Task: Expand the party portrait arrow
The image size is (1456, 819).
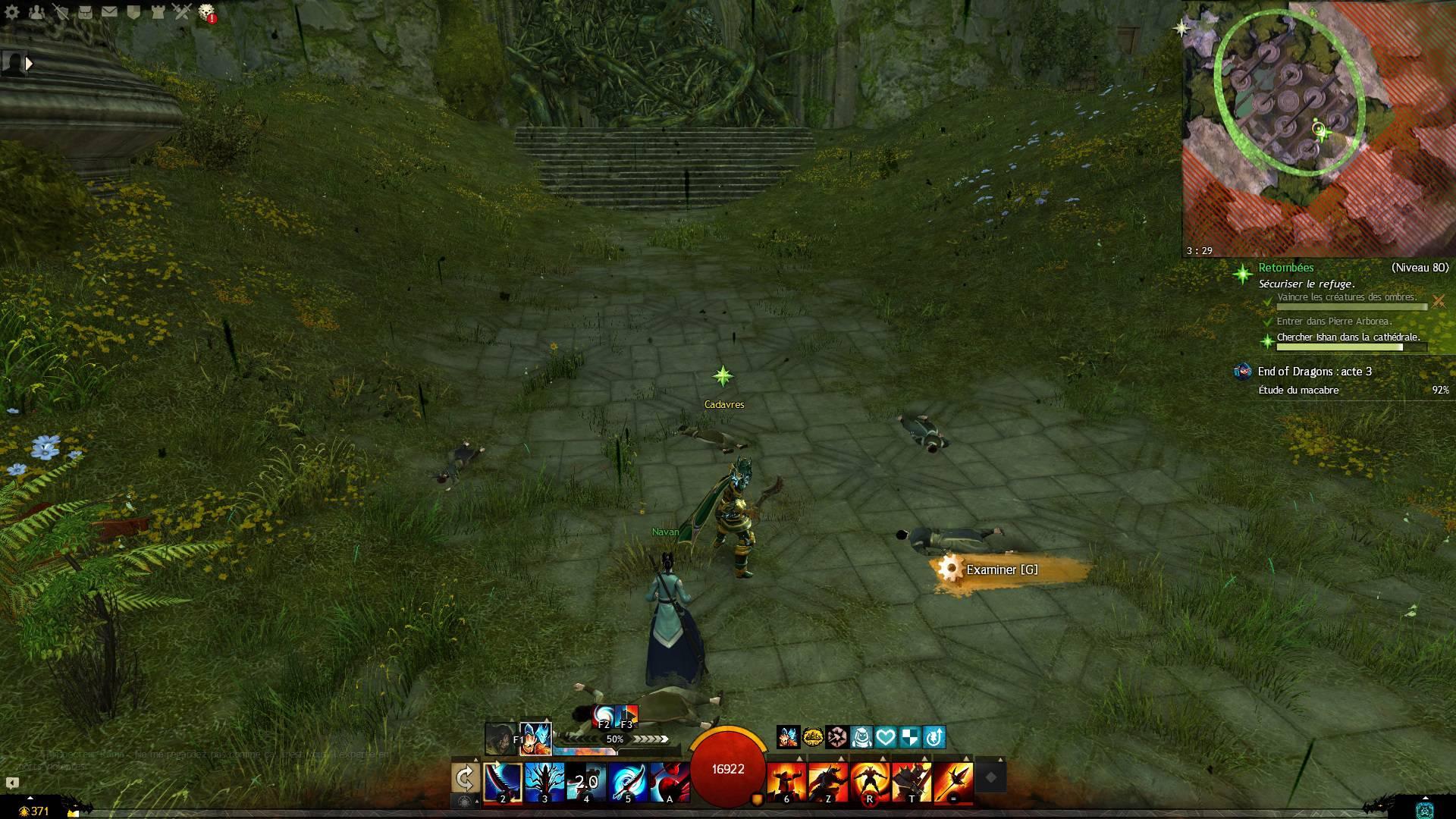Action: (x=29, y=64)
